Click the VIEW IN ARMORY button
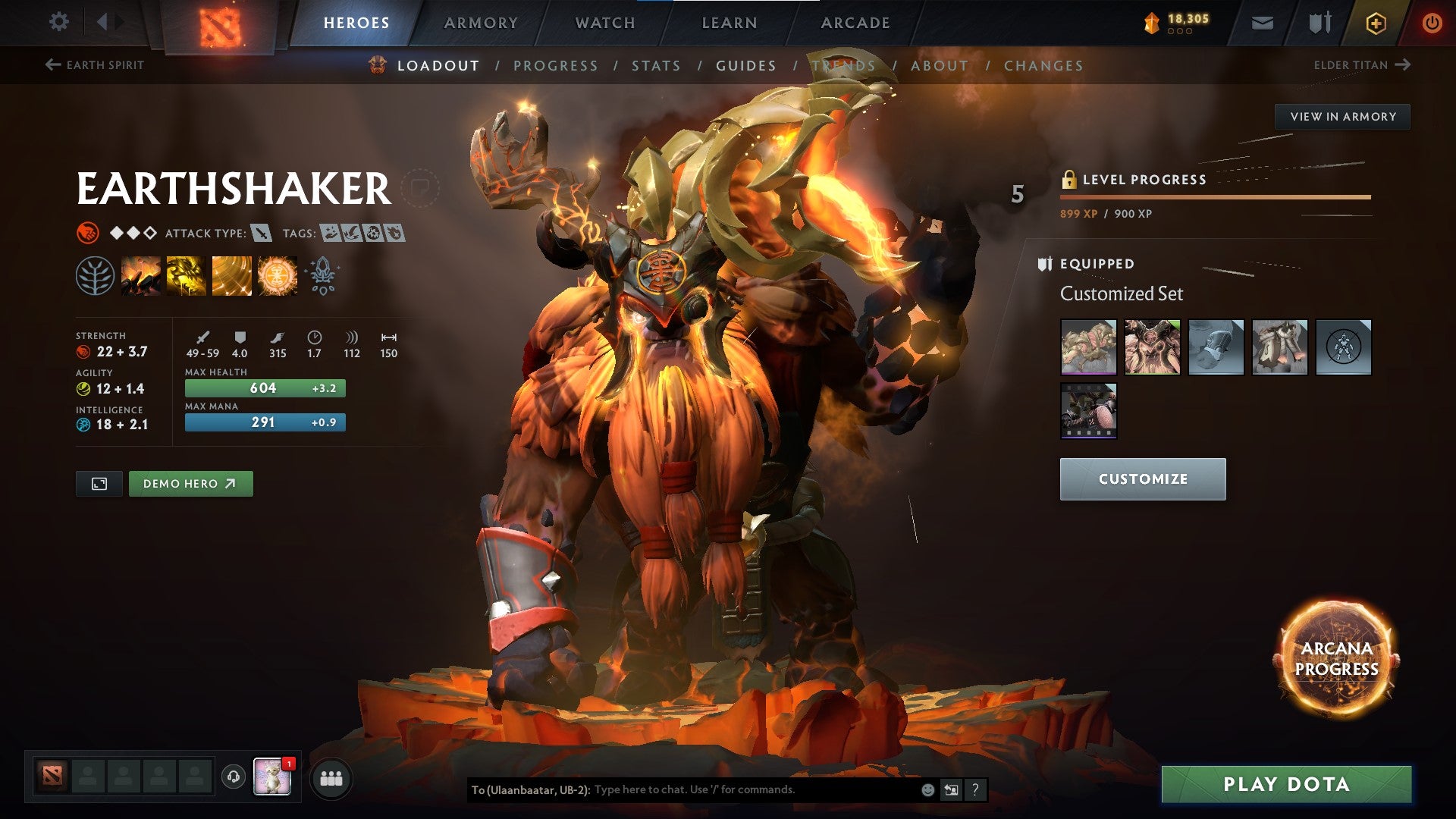Screen dimensions: 1456x819 click(x=1342, y=116)
